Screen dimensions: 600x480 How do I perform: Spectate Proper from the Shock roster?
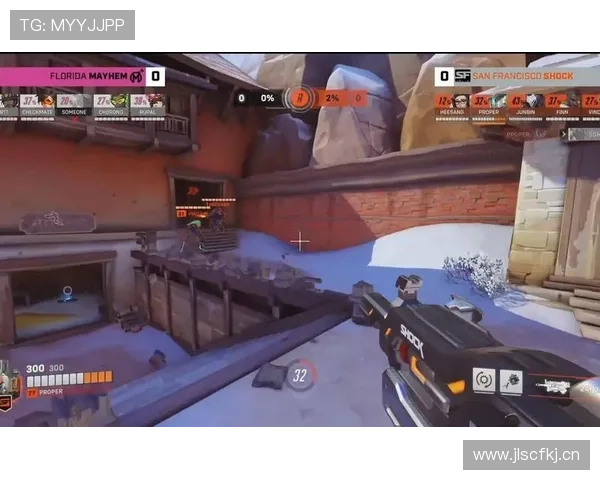tap(490, 104)
